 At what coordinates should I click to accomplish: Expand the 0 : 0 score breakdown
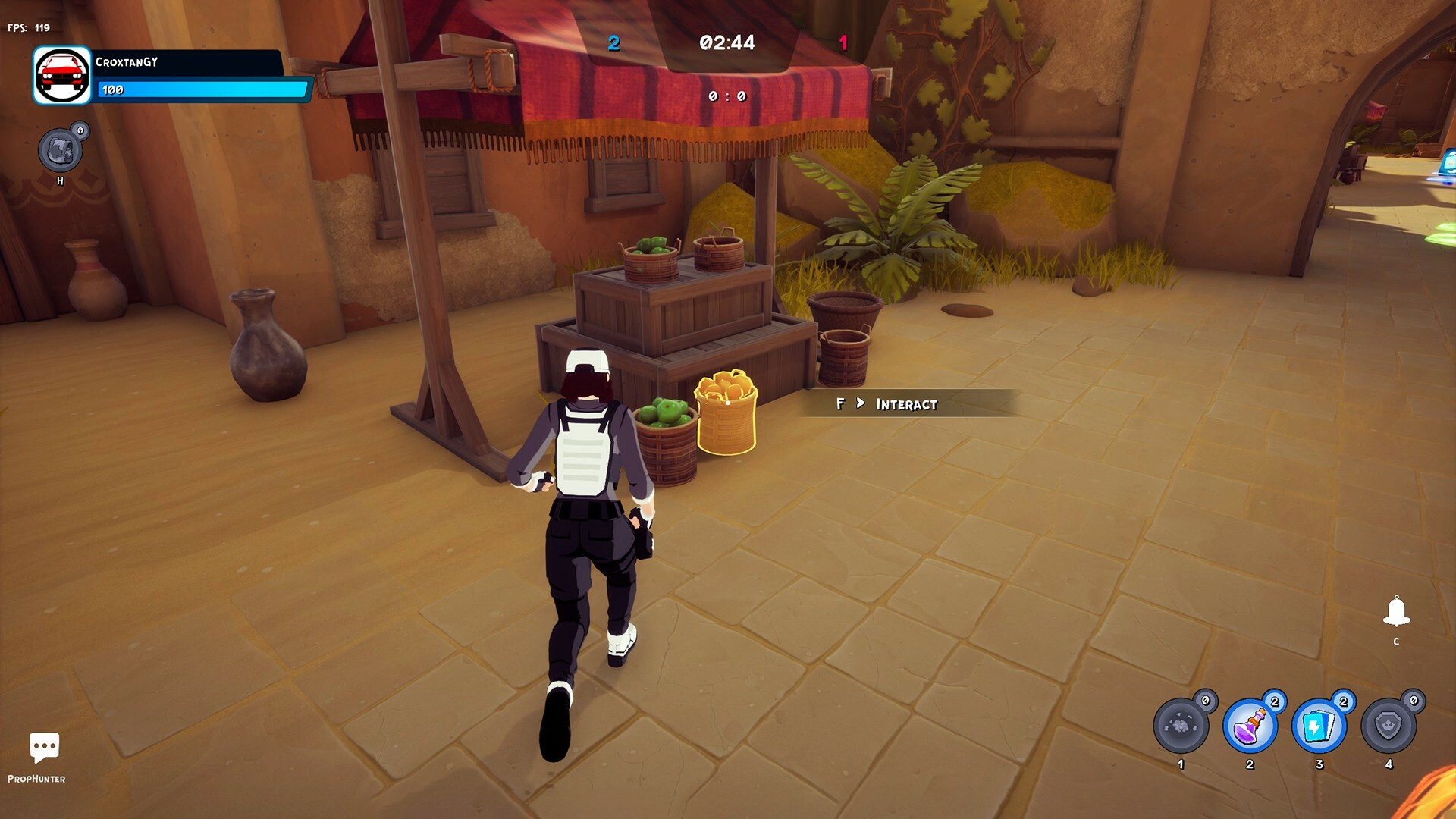pos(727,97)
